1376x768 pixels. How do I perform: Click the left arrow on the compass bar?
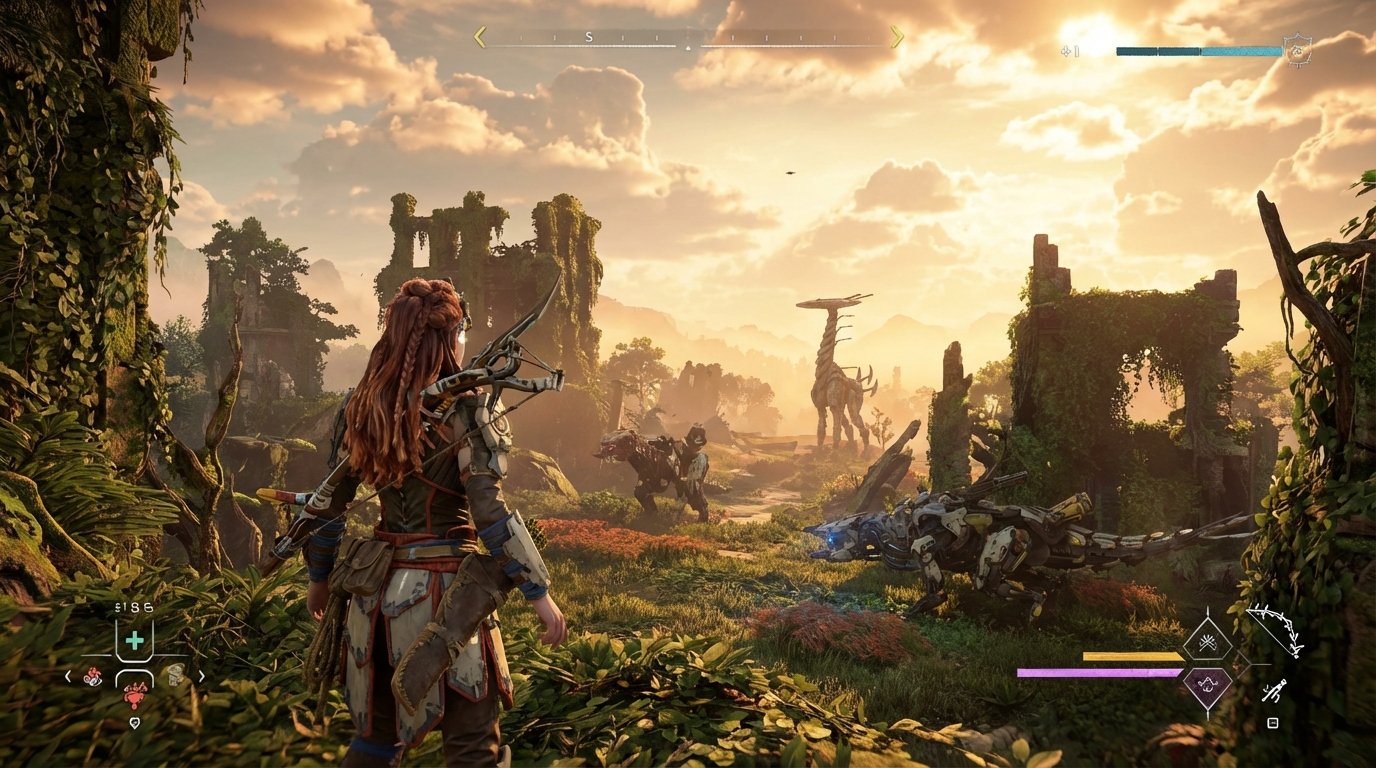[x=480, y=36]
